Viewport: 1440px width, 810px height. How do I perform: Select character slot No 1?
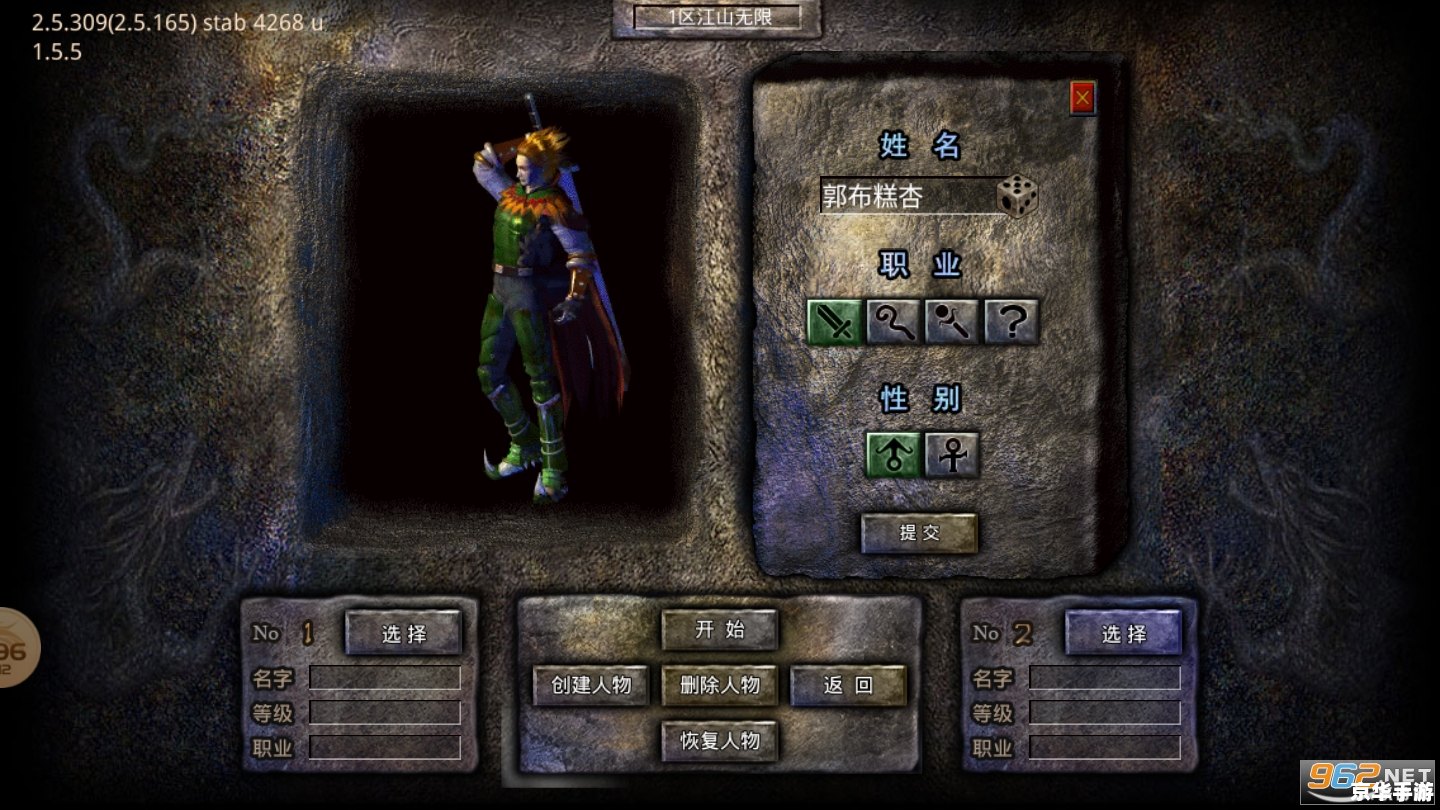(404, 633)
